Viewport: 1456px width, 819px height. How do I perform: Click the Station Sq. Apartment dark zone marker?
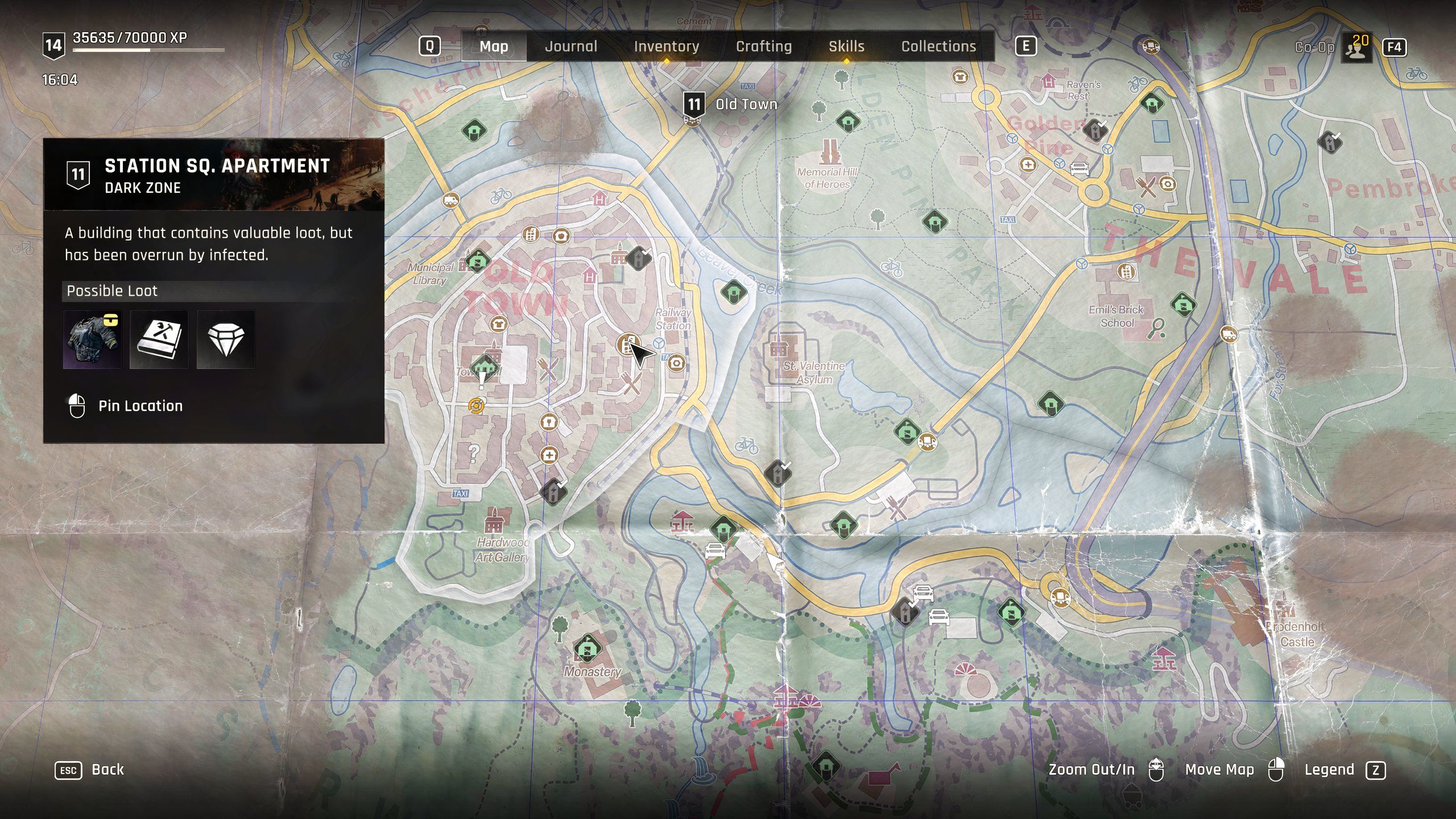[x=627, y=344]
